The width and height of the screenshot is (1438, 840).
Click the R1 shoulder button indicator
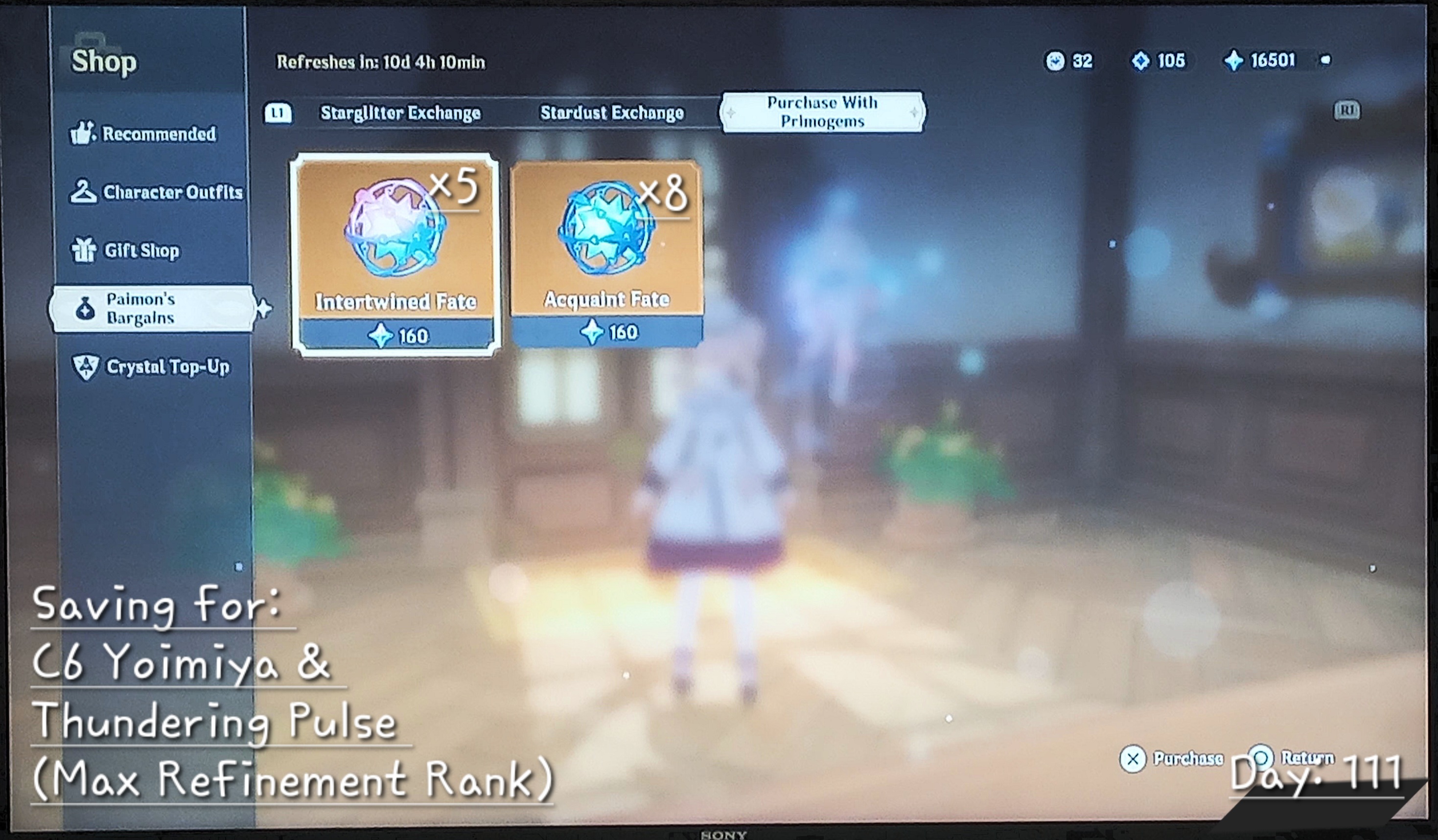[x=1348, y=109]
